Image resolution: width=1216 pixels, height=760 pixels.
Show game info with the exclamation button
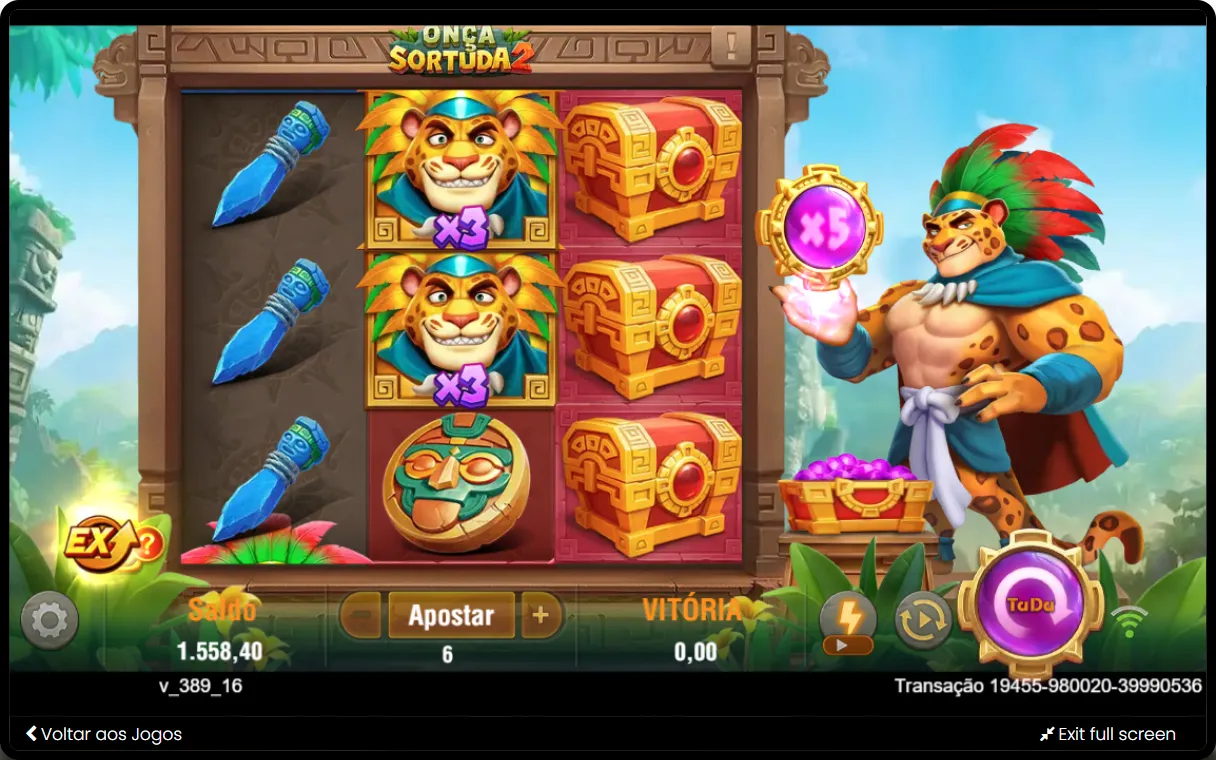pos(731,45)
